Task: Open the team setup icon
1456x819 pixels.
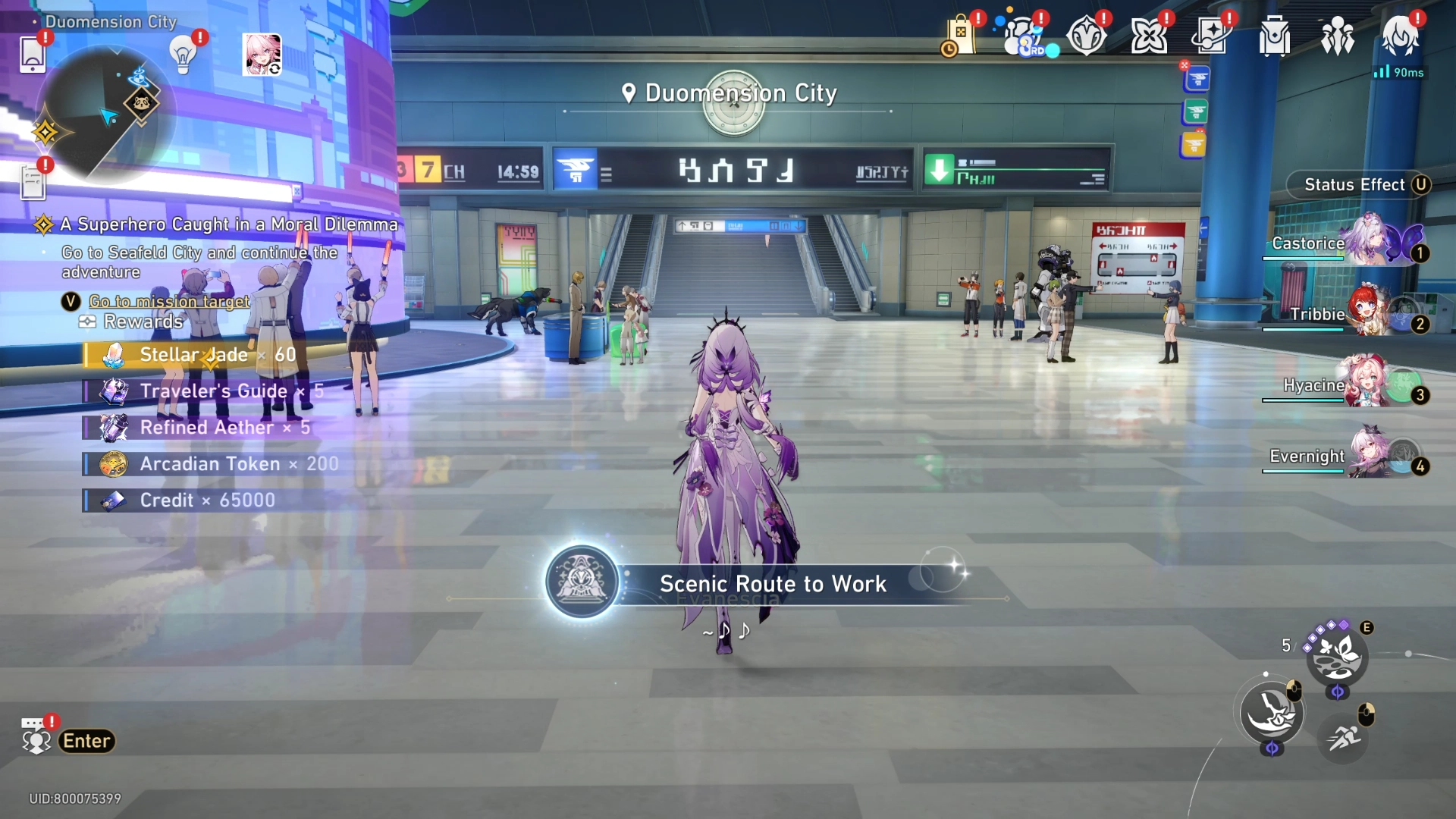Action: tap(1337, 36)
